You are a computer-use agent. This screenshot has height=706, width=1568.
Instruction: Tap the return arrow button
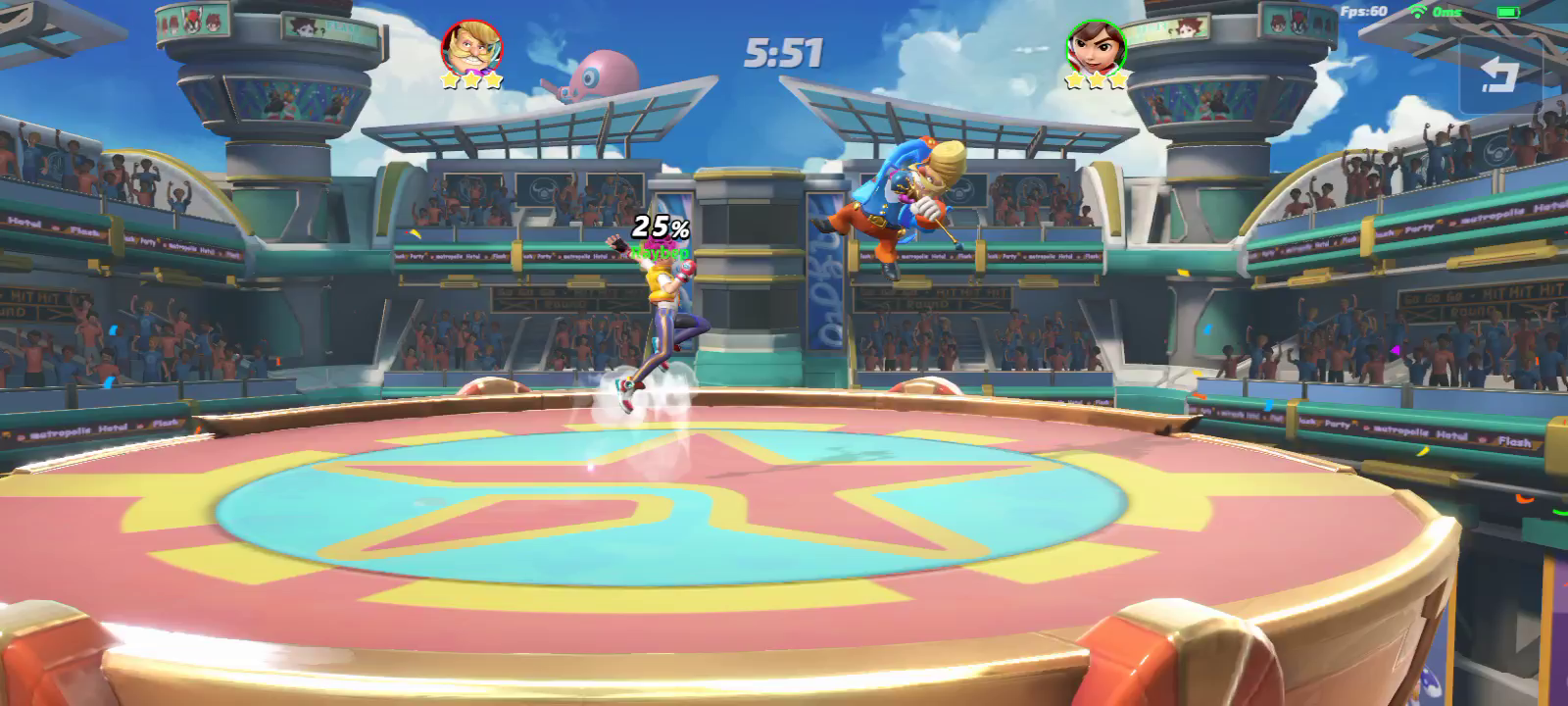tap(1497, 75)
